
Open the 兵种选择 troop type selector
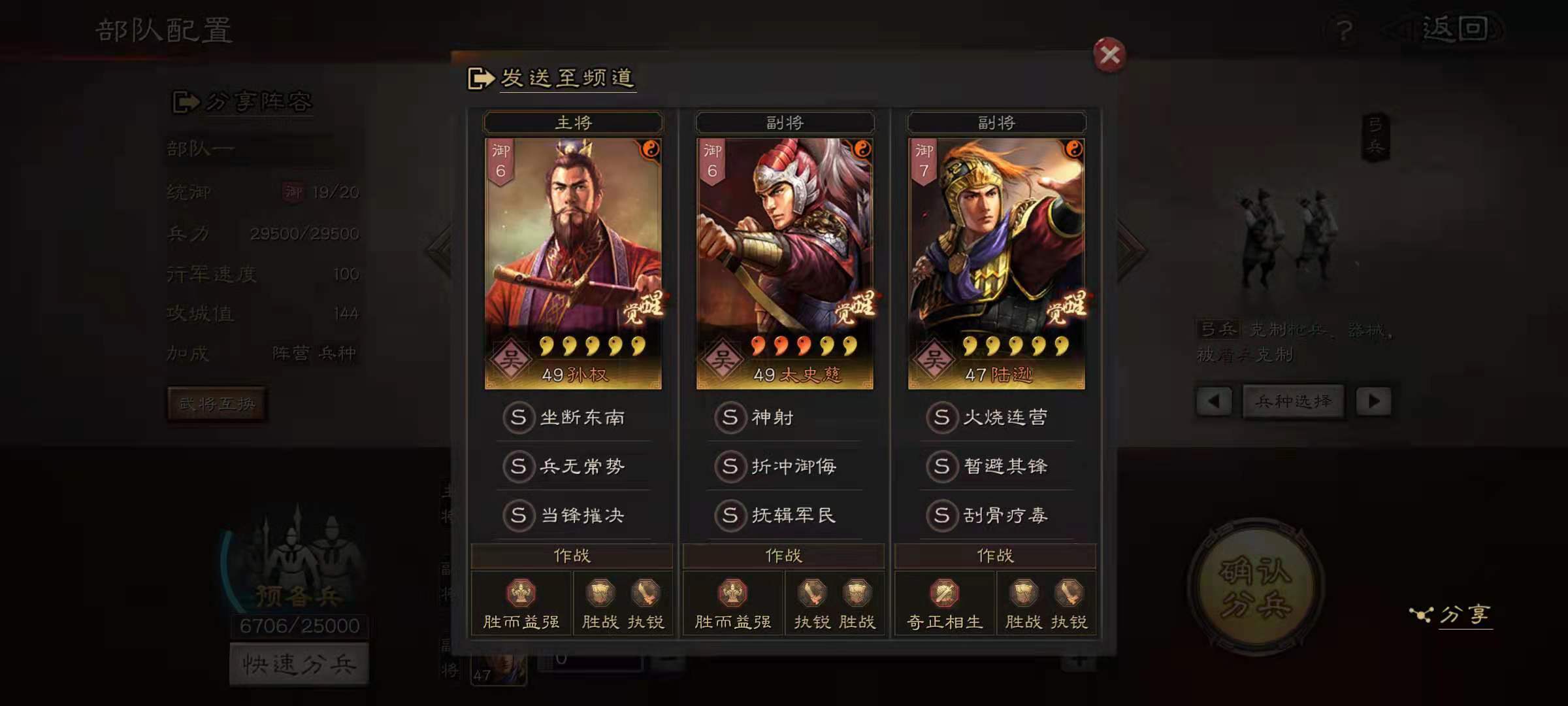pos(1294,401)
